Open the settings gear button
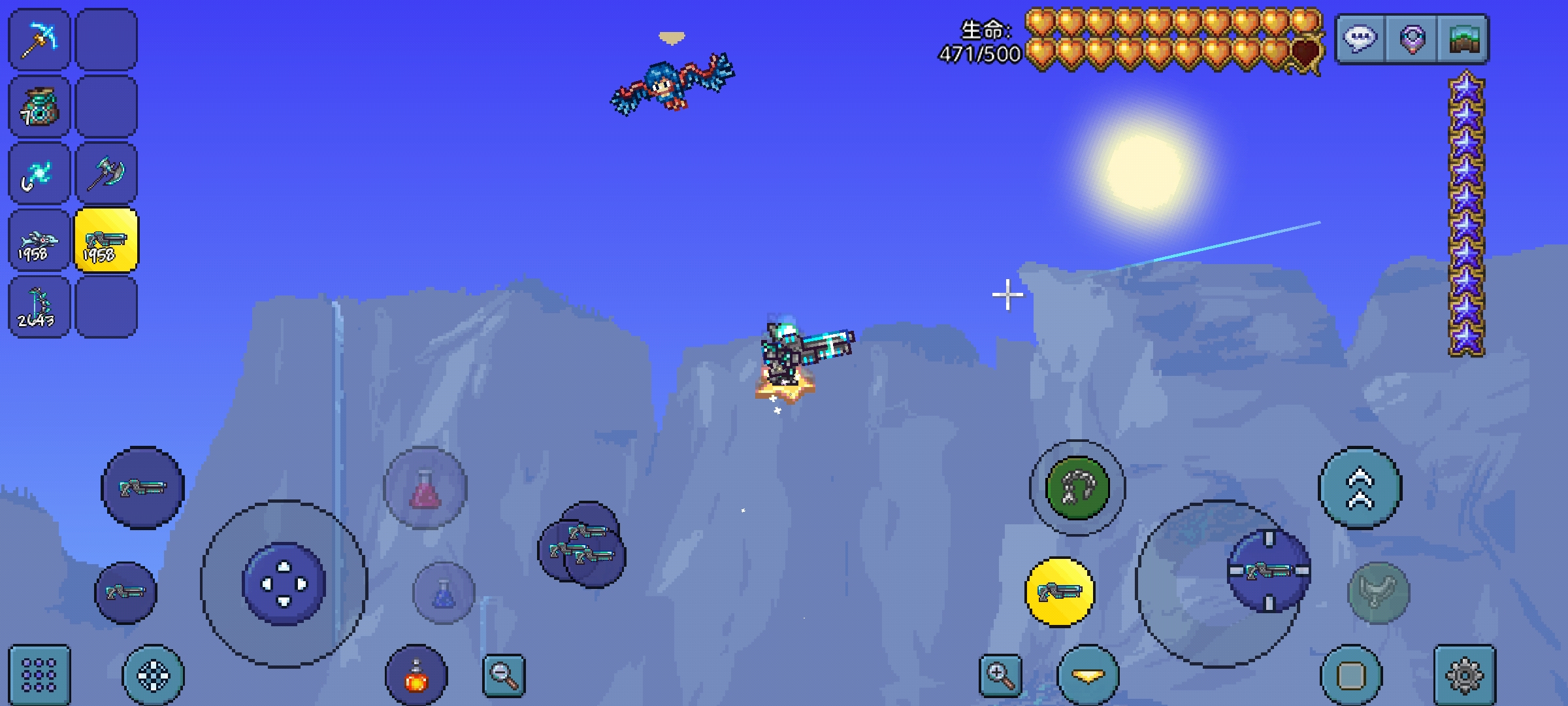Image resolution: width=1568 pixels, height=706 pixels. (x=1465, y=675)
